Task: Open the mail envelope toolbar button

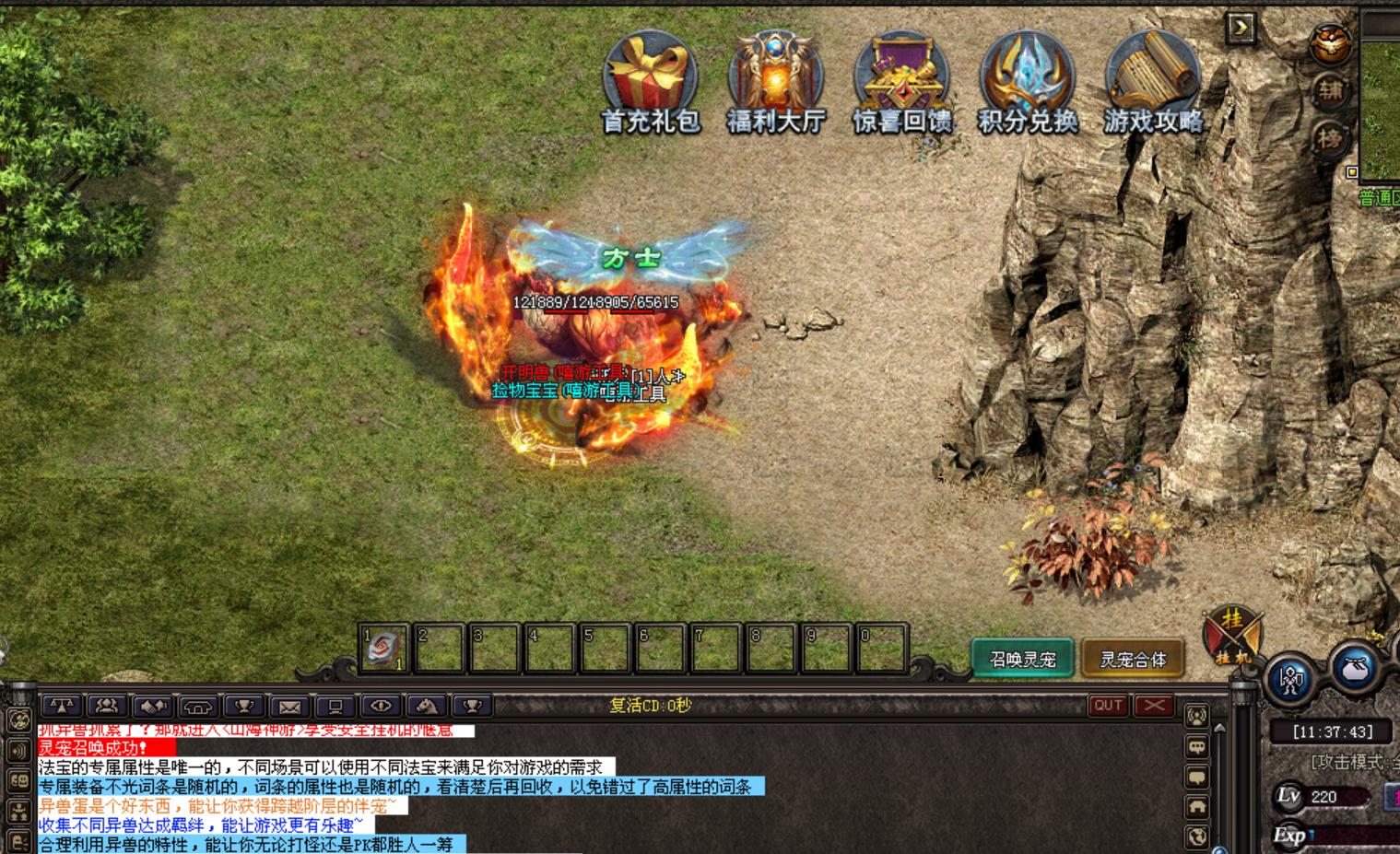Action: (x=289, y=707)
